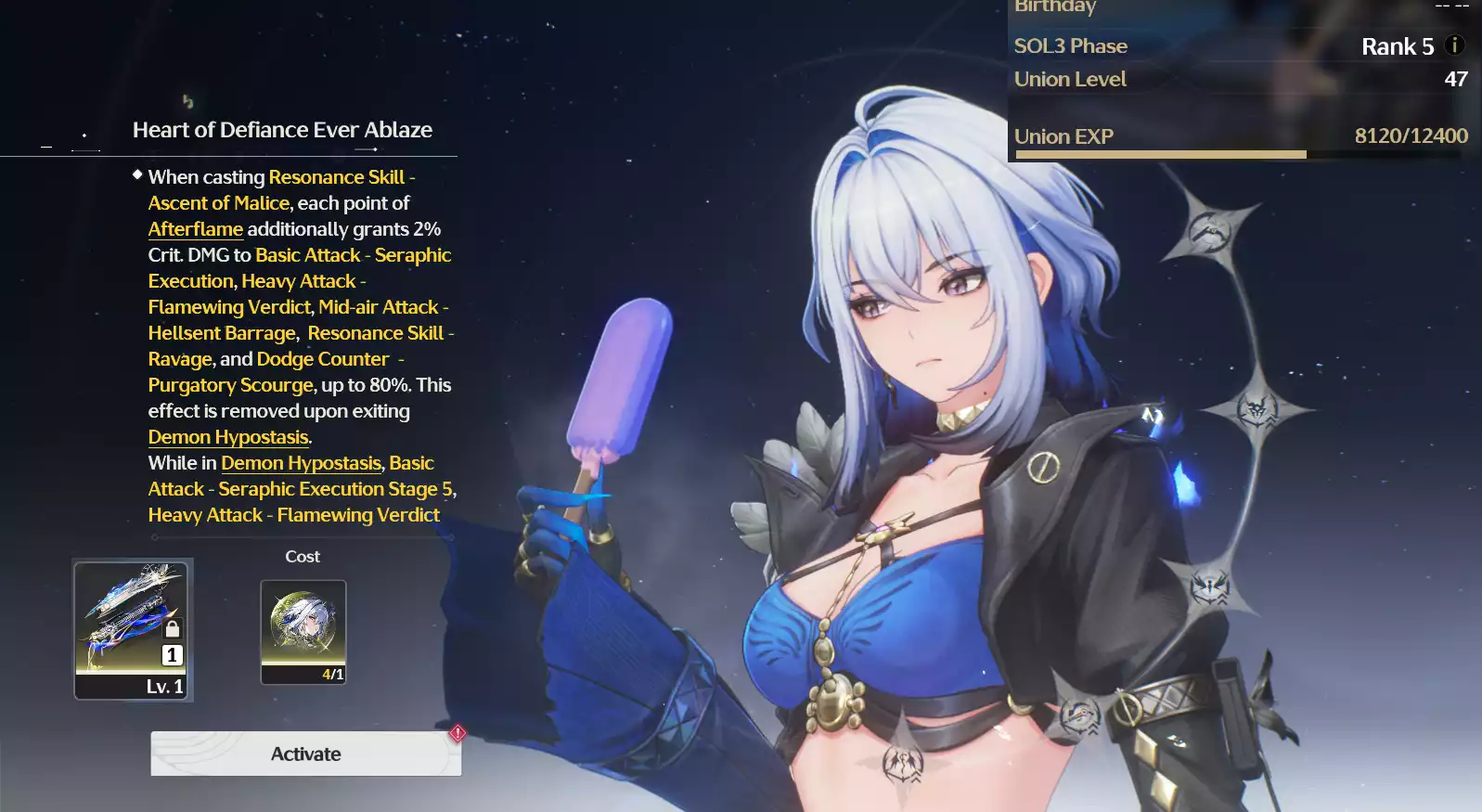Open the underlined Afterflame term link
Viewport: 1482px width, 812px height.
pos(195,229)
